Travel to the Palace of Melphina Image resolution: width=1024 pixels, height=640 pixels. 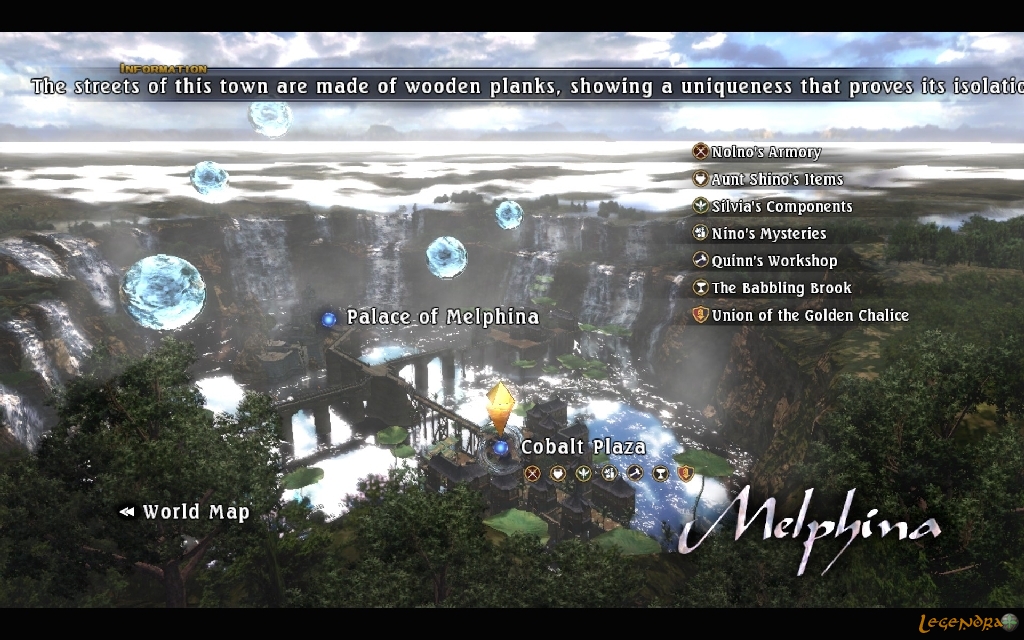point(441,317)
